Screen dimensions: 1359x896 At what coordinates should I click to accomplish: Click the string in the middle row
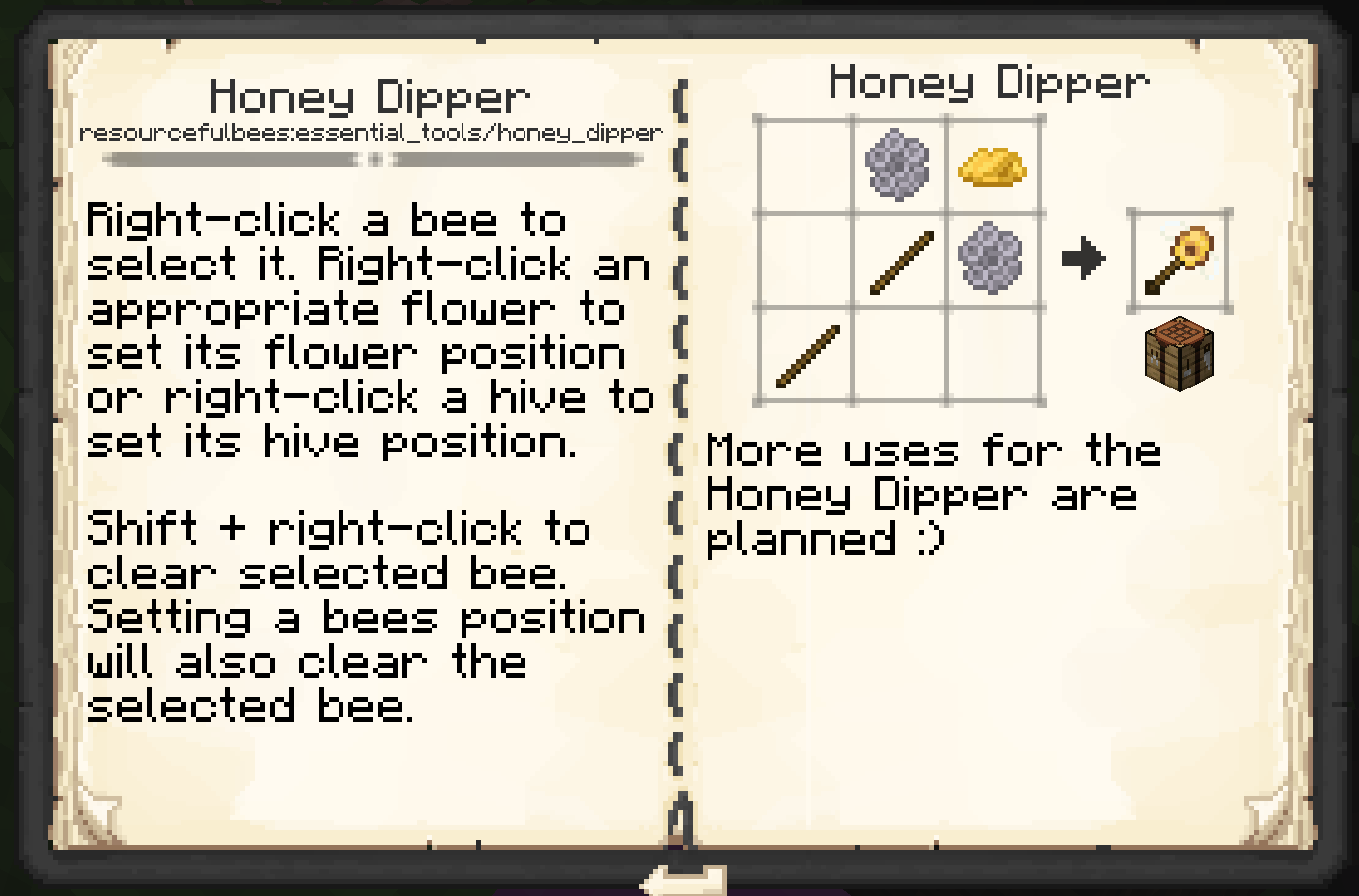992,261
